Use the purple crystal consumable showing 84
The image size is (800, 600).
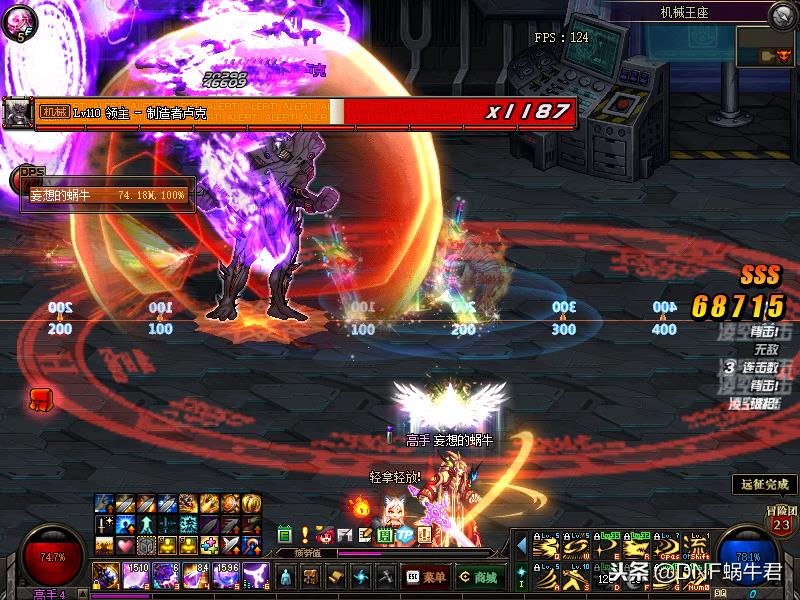click(196, 575)
